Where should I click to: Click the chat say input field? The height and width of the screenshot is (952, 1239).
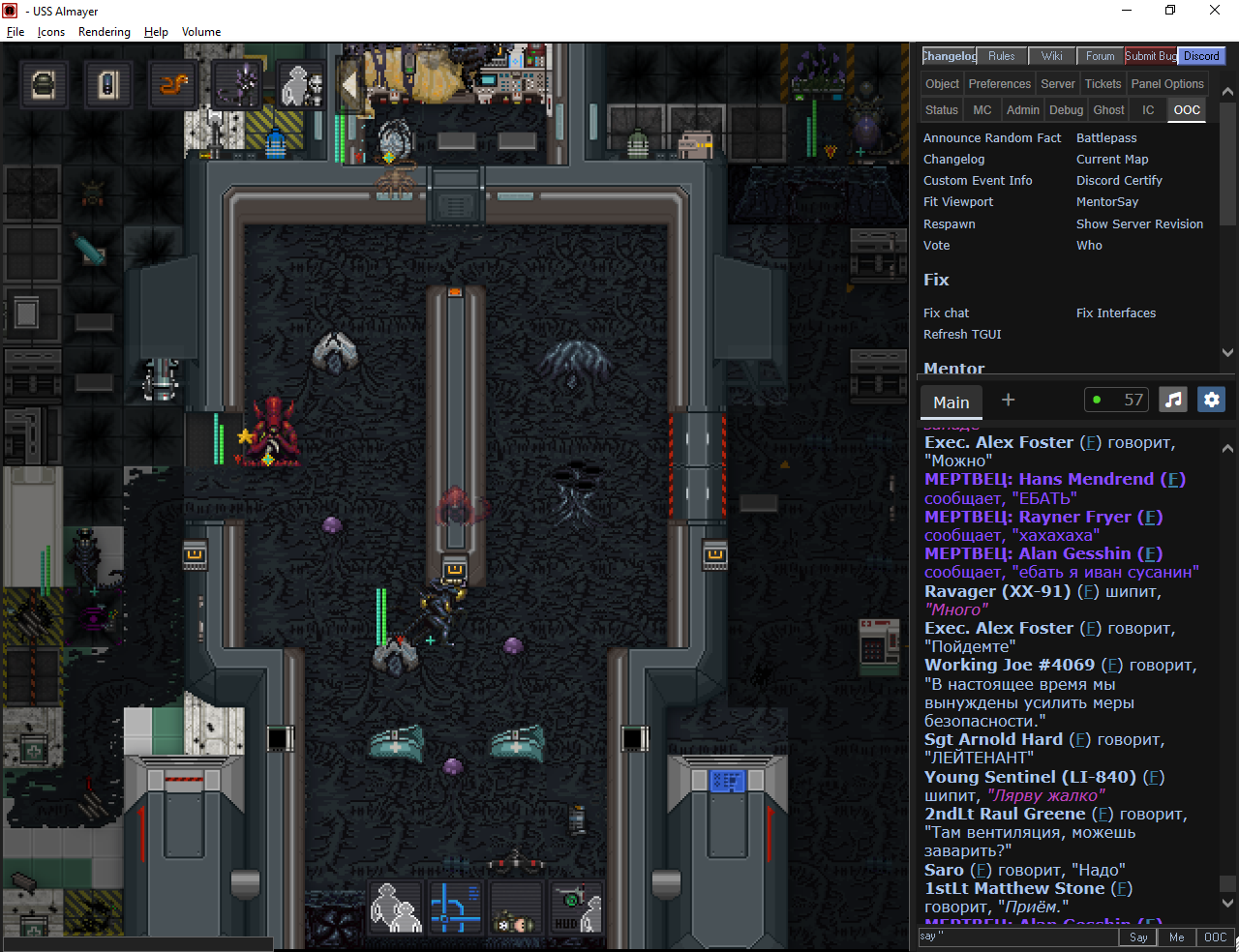coord(1016,937)
